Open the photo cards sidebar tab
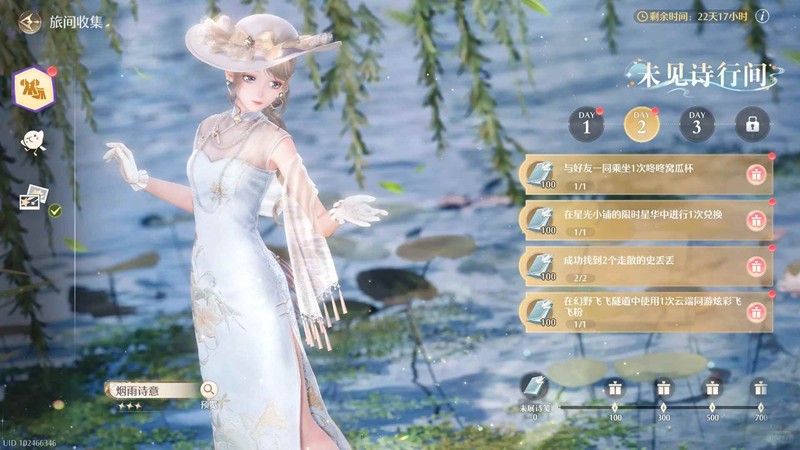This screenshot has width=800, height=450. 34,198
